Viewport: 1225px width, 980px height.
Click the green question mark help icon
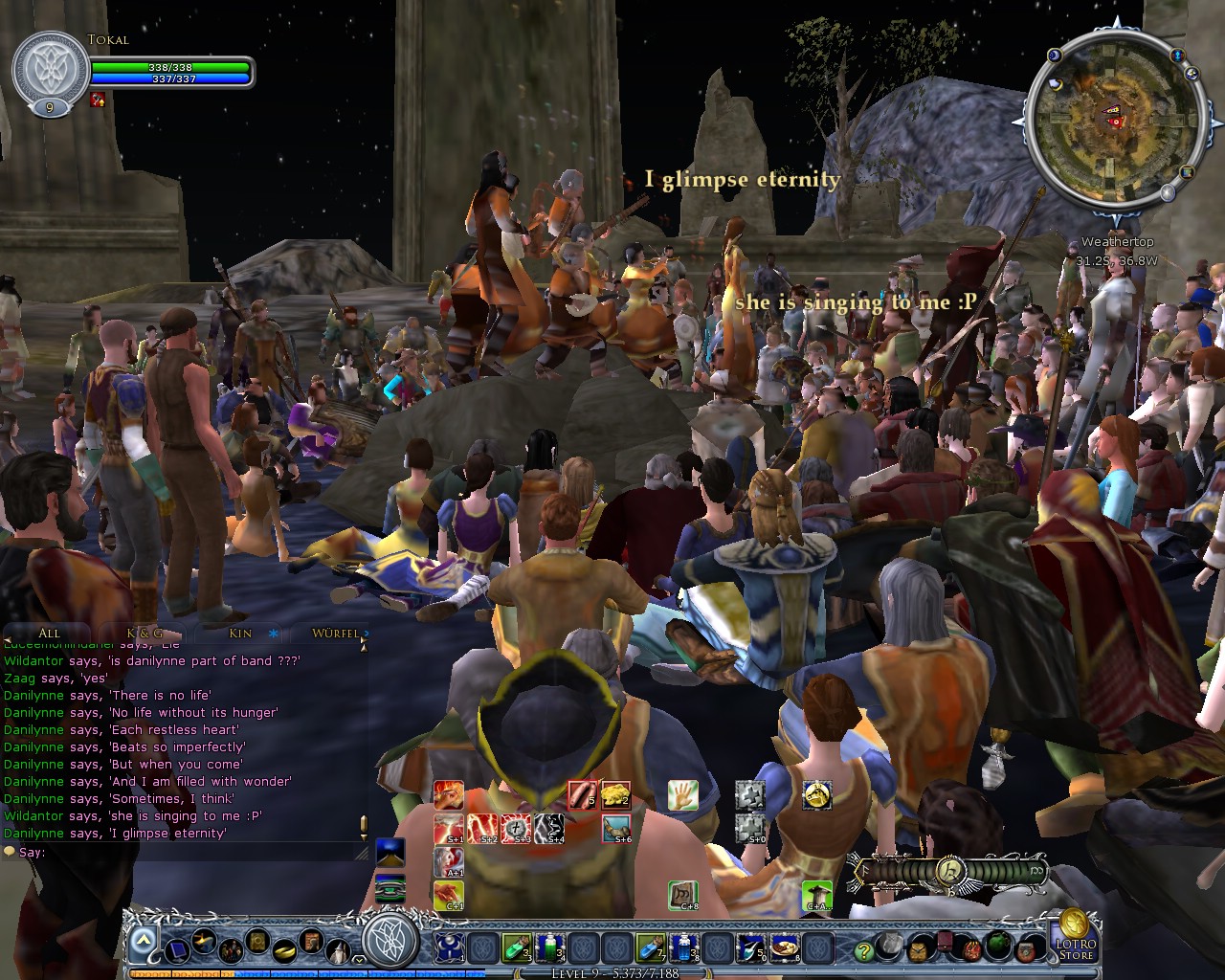pos(864,950)
